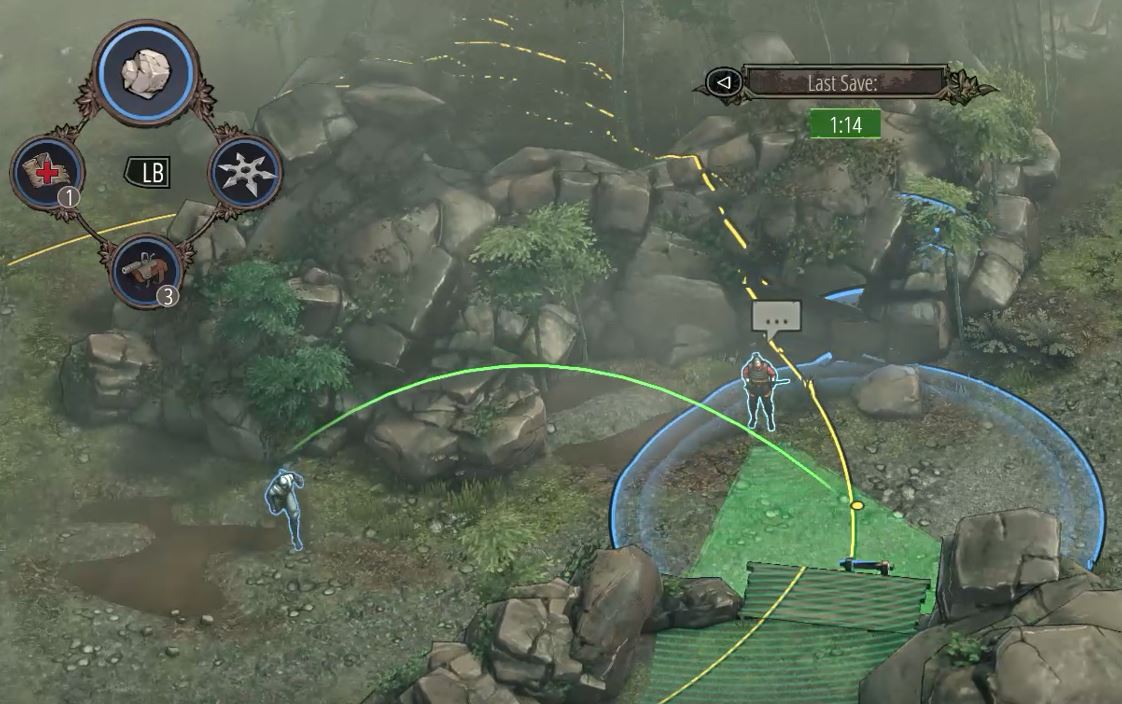Viewport: 1122px width, 704px height.
Task: Use the first-aid bandage item
Action: 47,172
